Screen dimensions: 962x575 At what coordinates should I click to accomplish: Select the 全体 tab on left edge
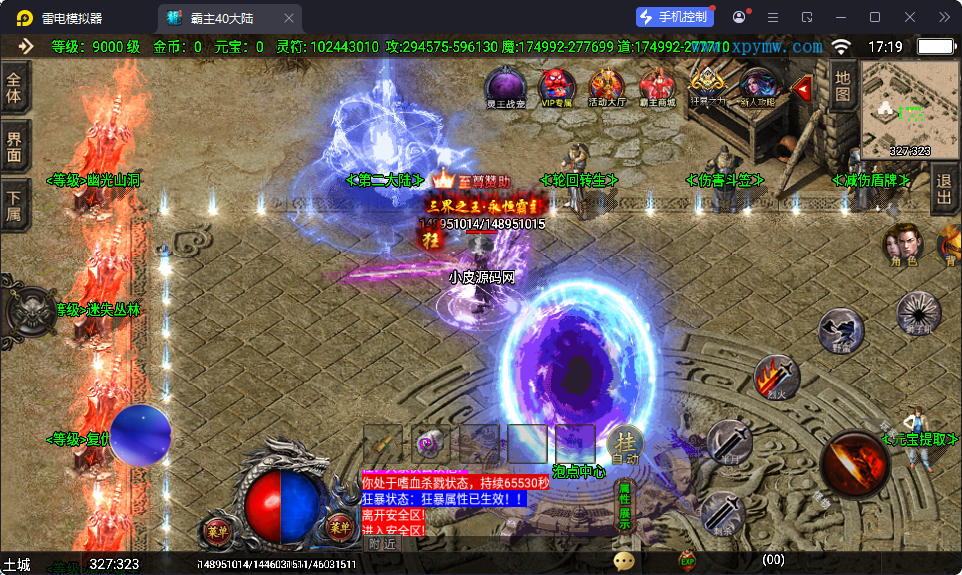point(14,88)
